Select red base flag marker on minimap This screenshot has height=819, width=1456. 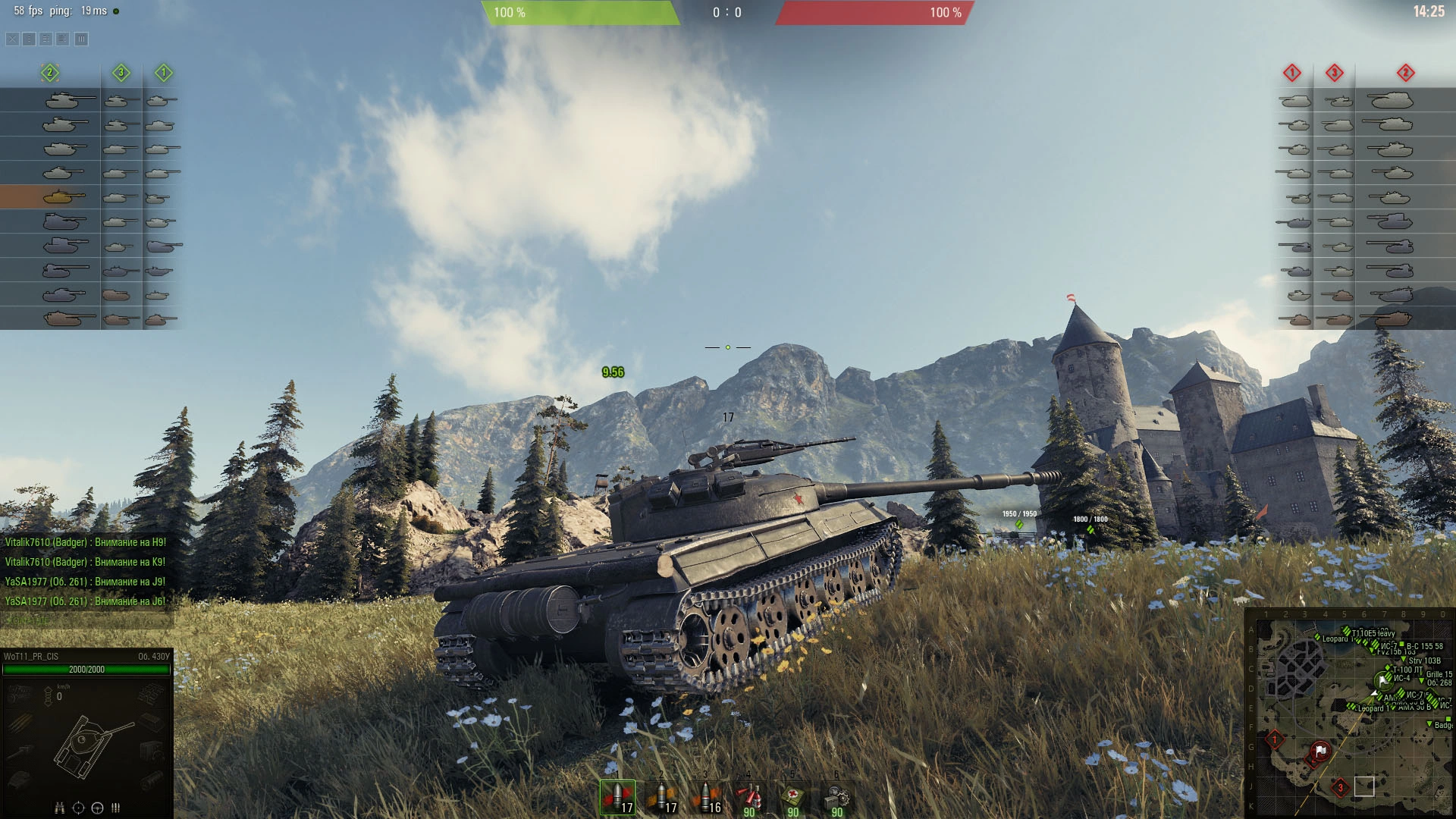pyautogui.click(x=1320, y=751)
